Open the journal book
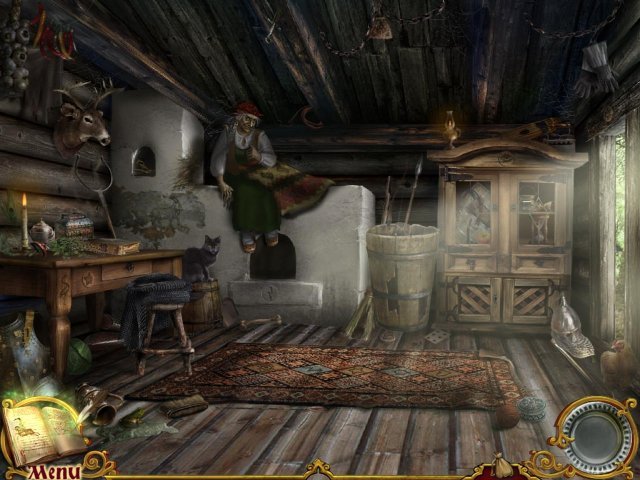Image resolution: width=640 pixels, height=480 pixels. click(45, 428)
